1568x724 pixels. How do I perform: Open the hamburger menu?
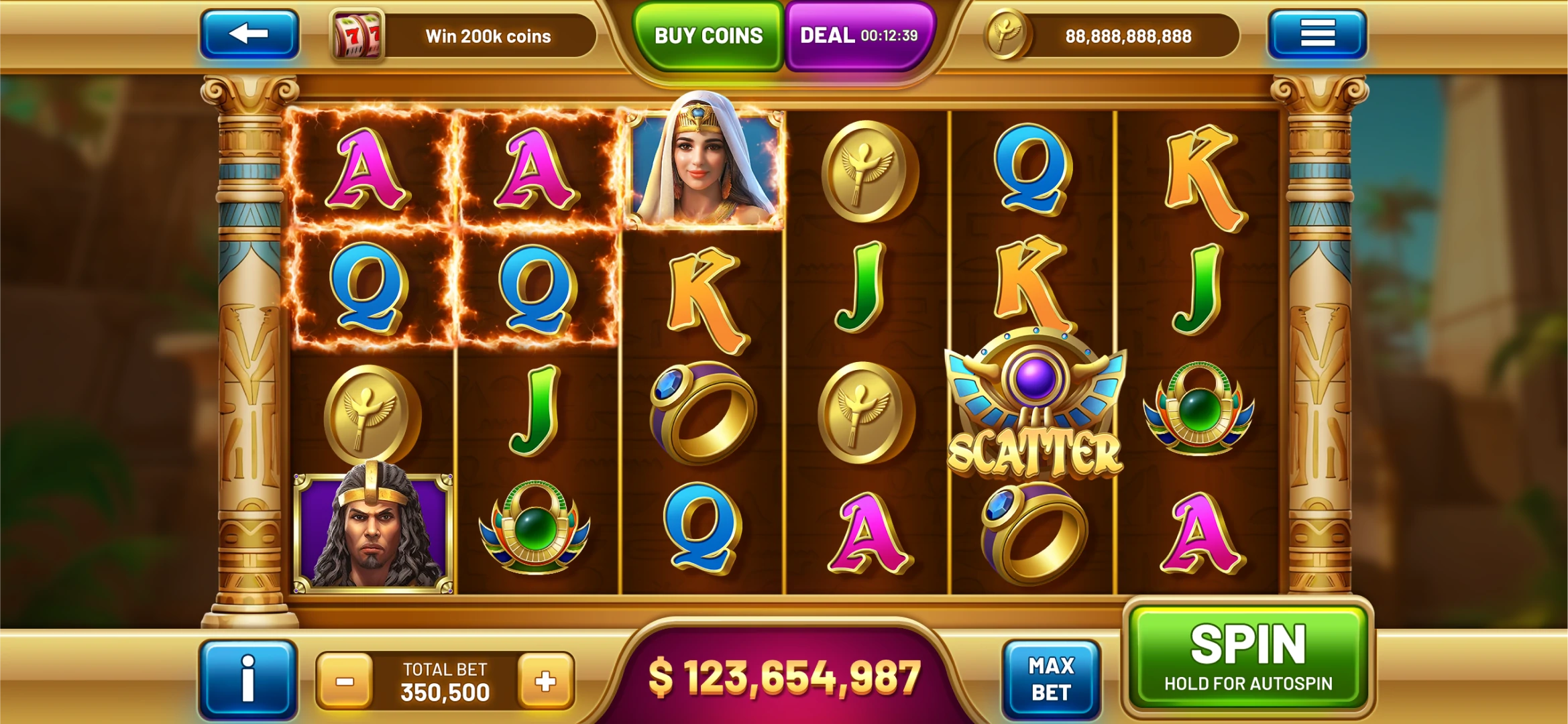click(x=1317, y=34)
